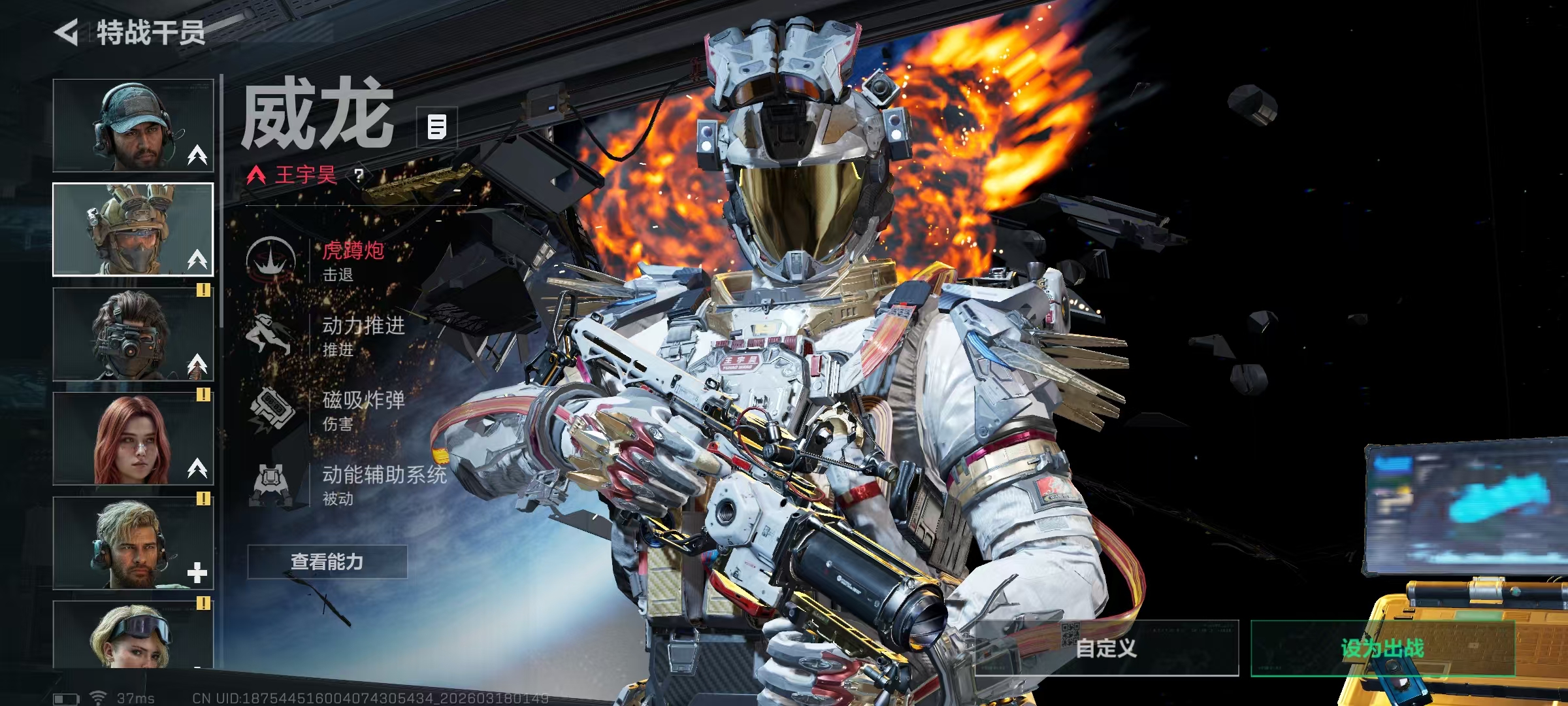Choose the operator with night-vision goggles
The height and width of the screenshot is (706, 1568).
[133, 334]
